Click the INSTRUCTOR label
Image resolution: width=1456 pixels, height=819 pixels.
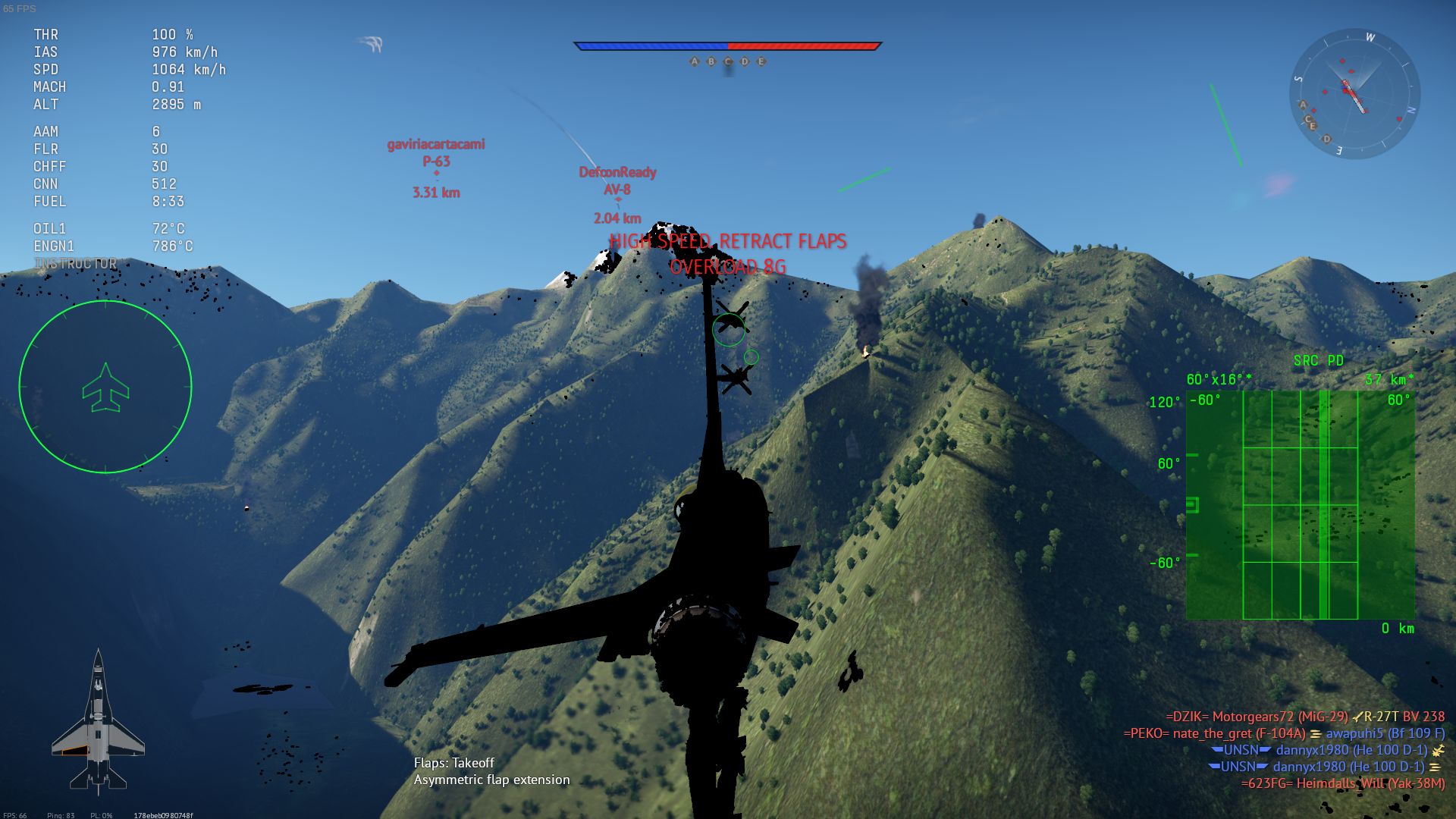[74, 263]
